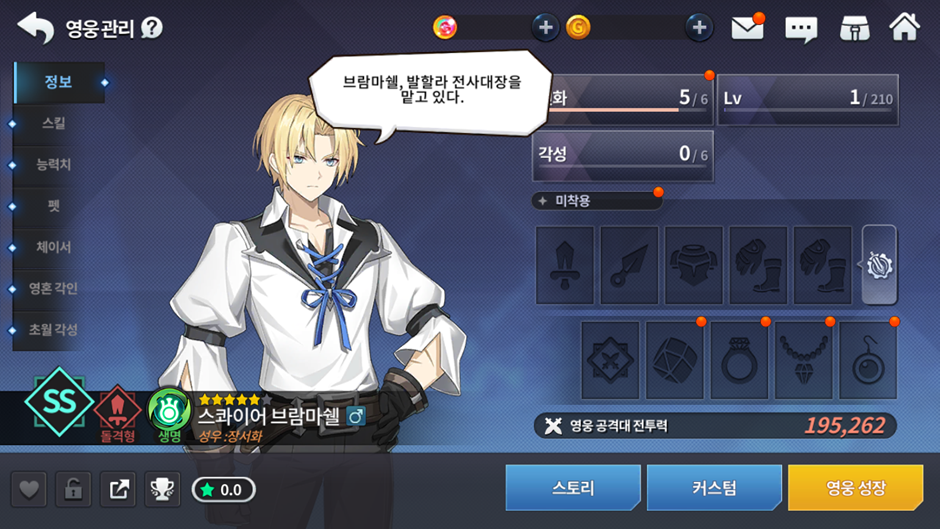Open the help question mark icon
Image resolution: width=940 pixels, height=529 pixels.
152,27
